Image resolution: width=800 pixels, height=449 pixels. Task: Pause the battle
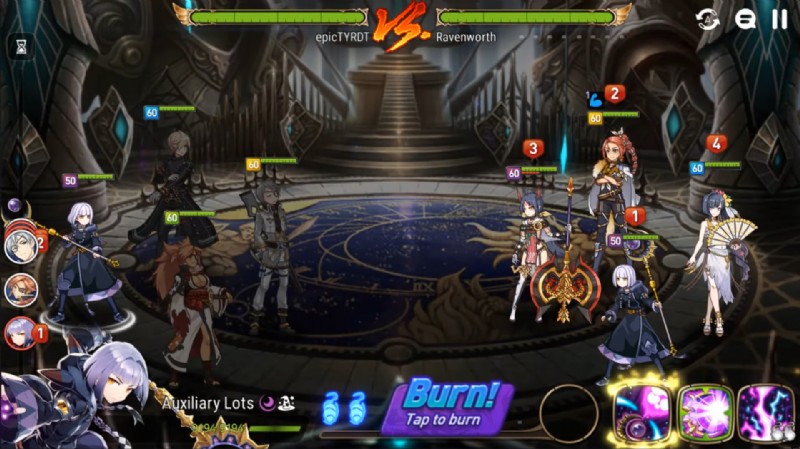779,18
